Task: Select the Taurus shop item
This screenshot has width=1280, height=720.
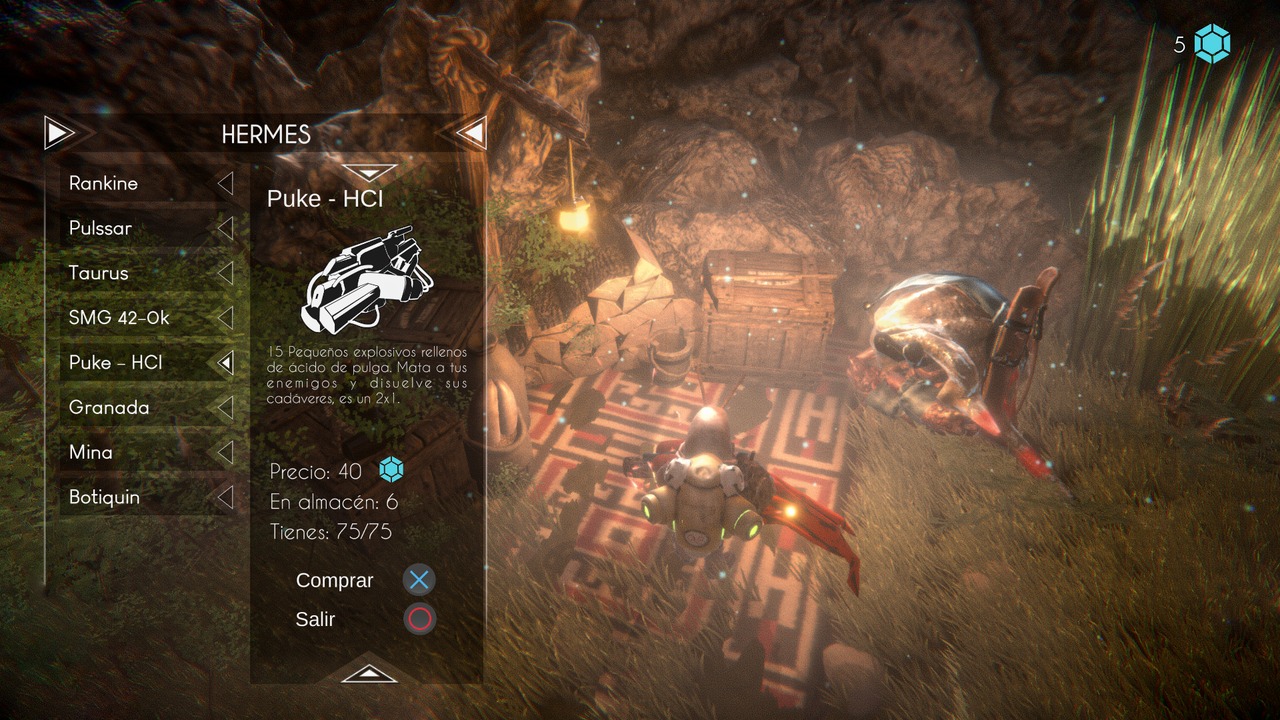Action: point(148,273)
